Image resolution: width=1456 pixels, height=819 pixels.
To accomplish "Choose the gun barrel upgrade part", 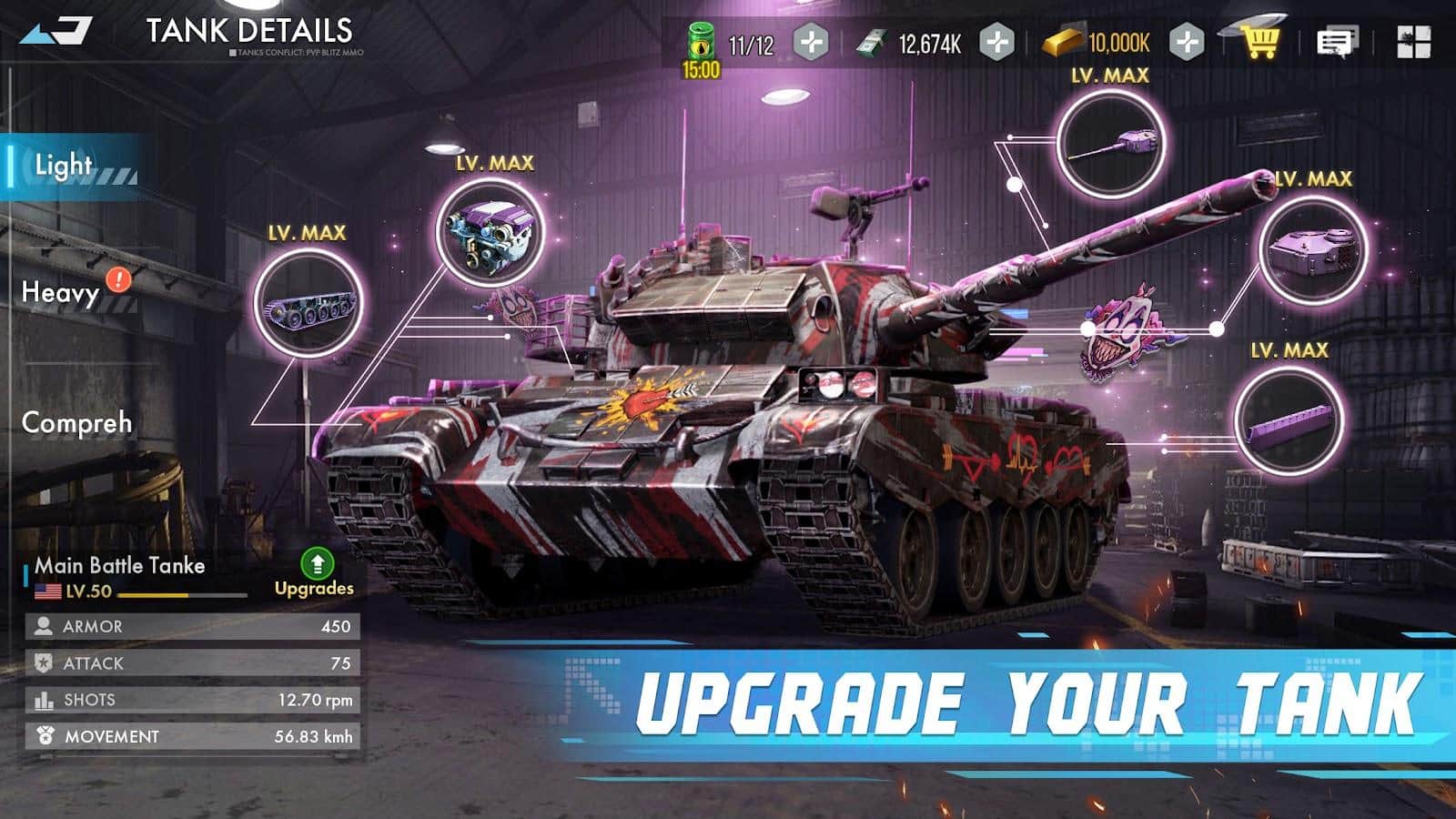I will tap(1111, 145).
